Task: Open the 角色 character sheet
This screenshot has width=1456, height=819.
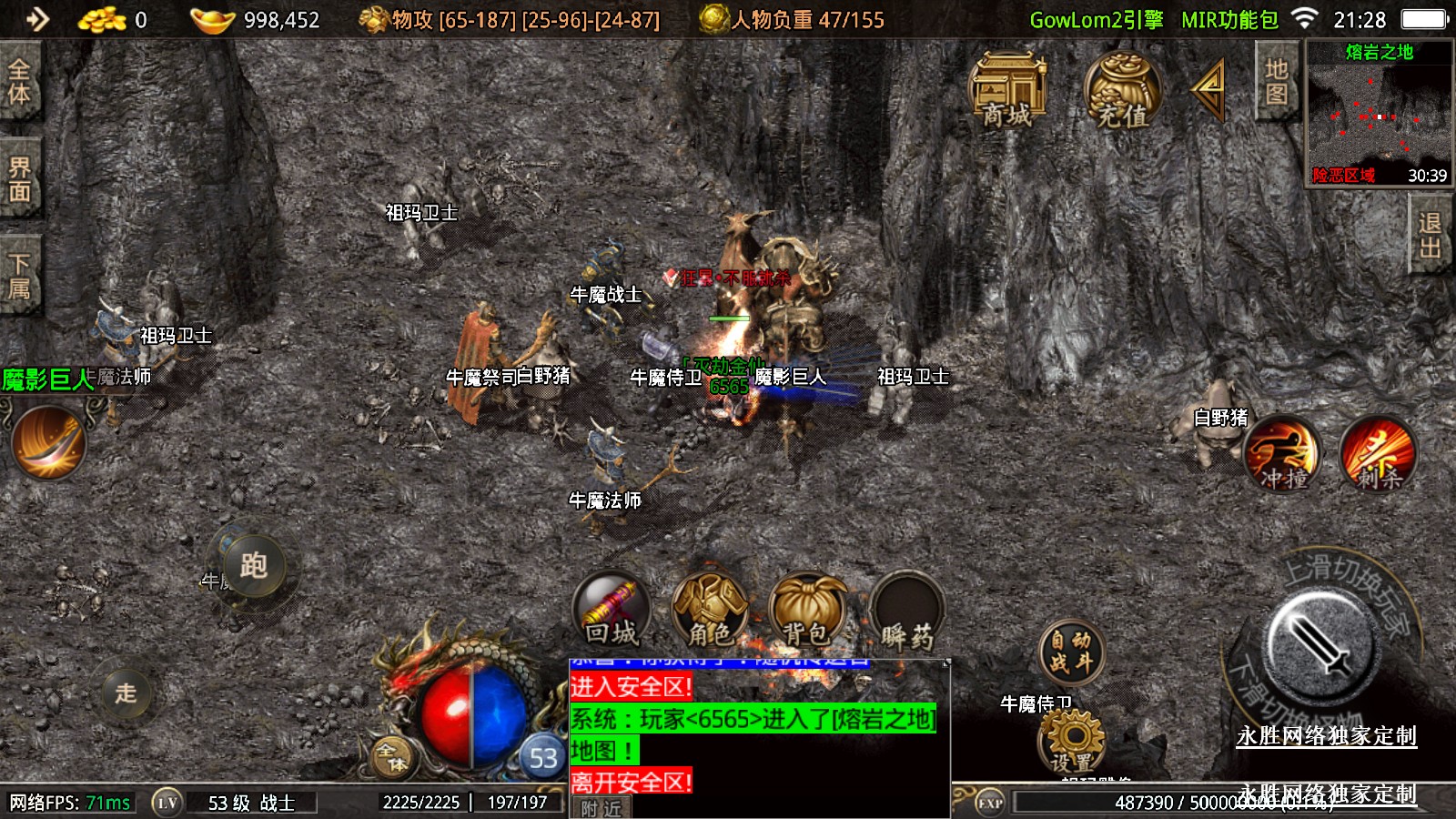Action: pyautogui.click(x=710, y=612)
